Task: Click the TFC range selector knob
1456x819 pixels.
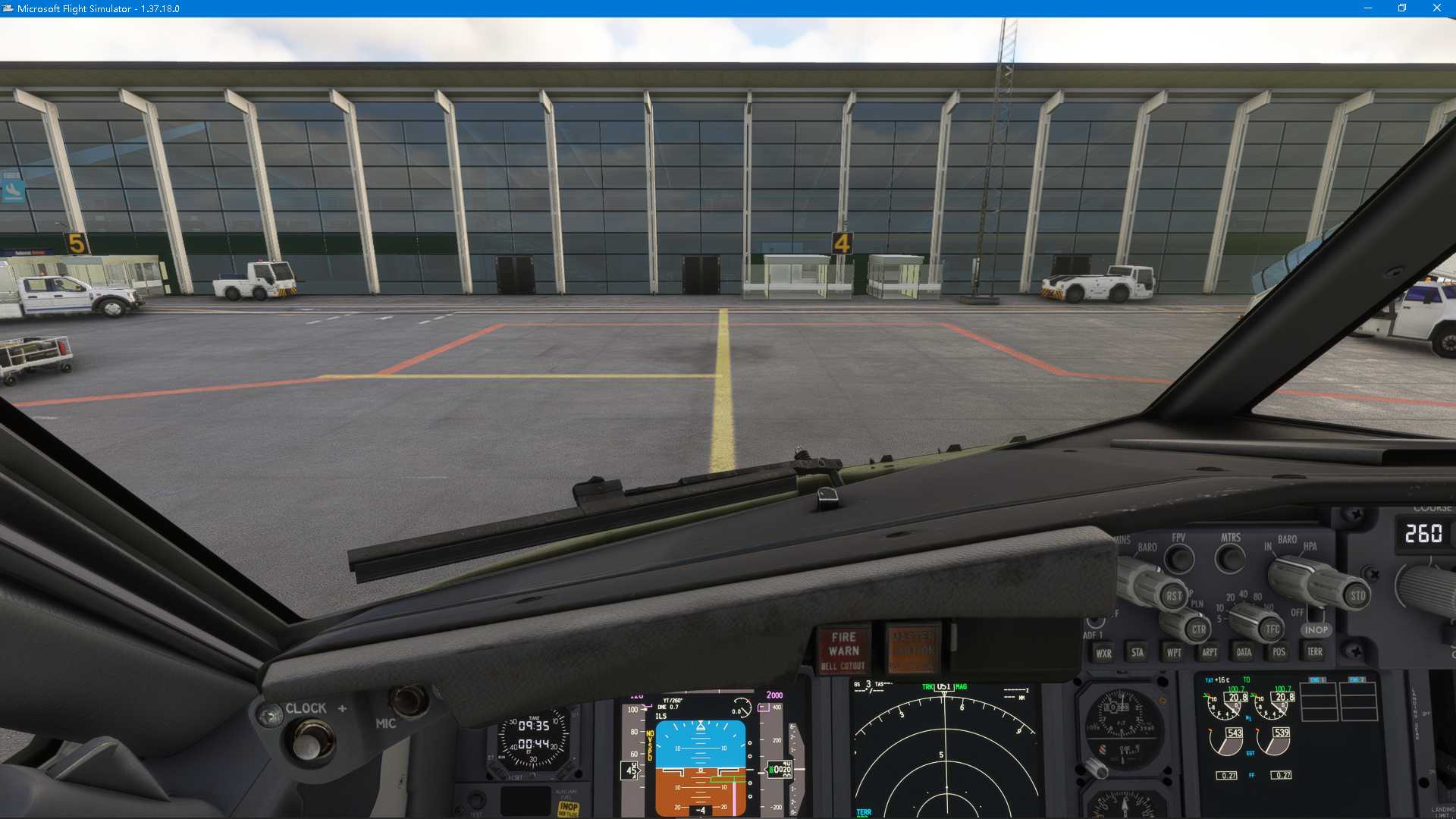Action: (1271, 629)
